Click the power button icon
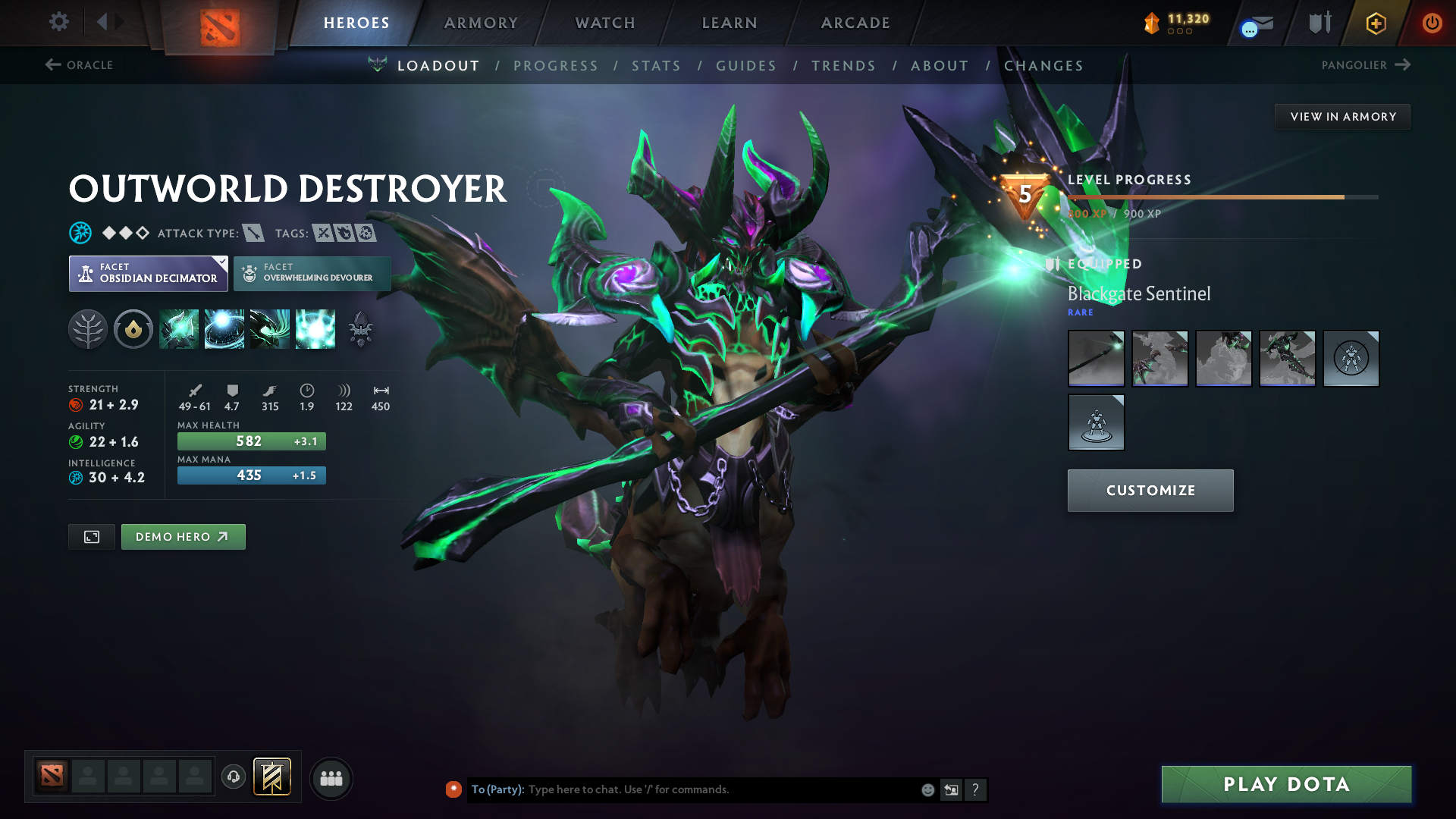The image size is (1456, 819). [x=1432, y=23]
